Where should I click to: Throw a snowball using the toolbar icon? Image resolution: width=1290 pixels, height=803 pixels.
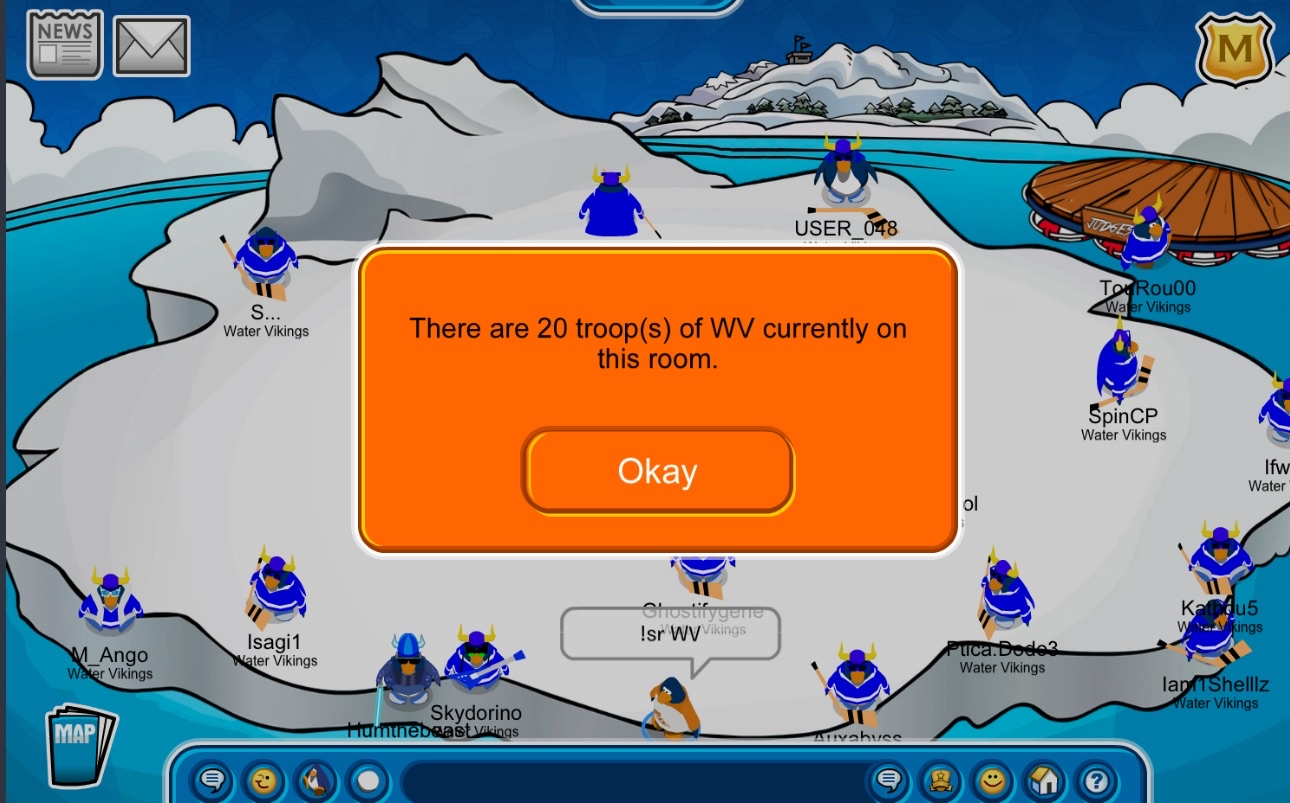pos(369,780)
